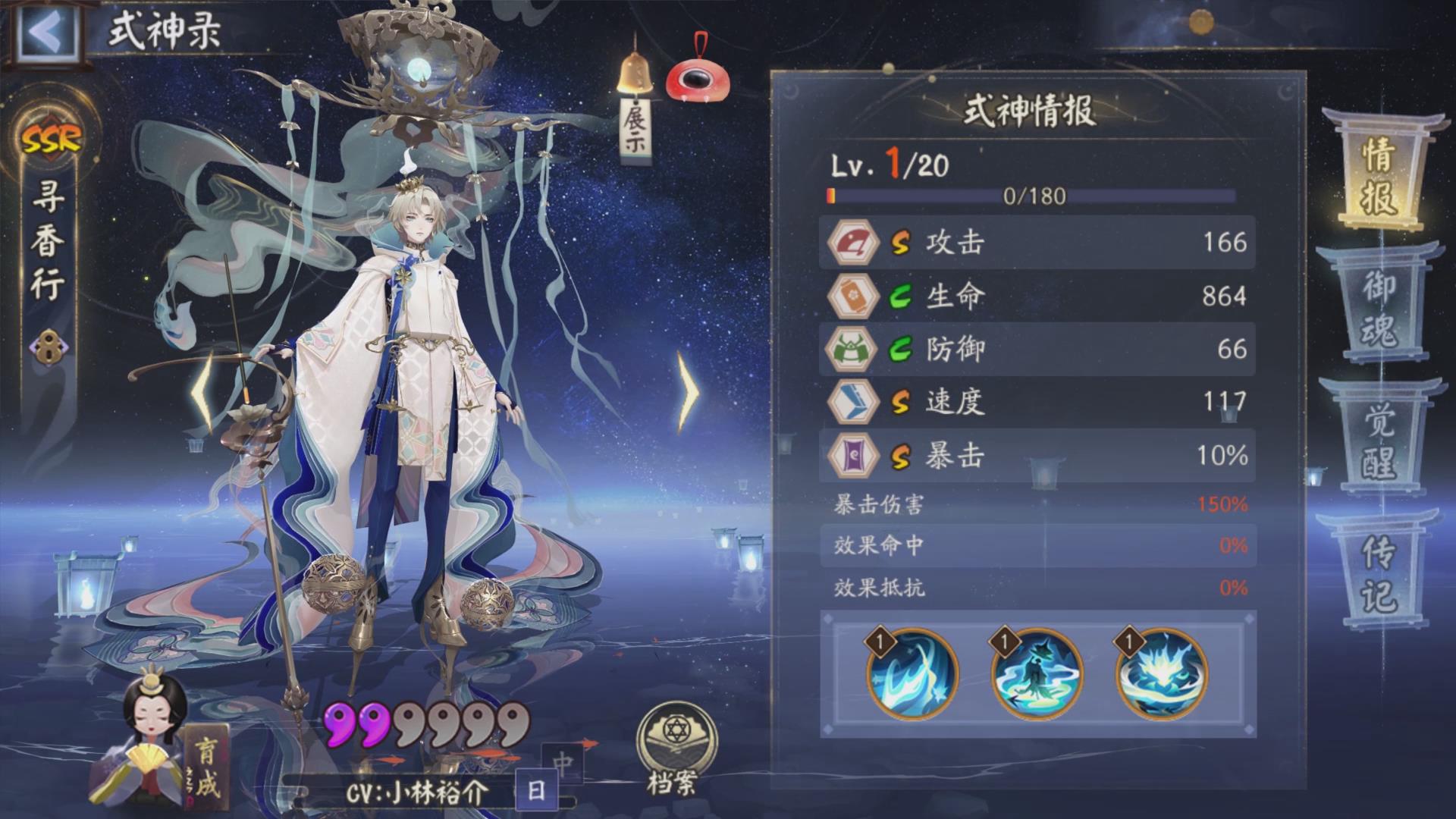Open the 御魂 soul tab
Screen dimensions: 1456x819
pyautogui.click(x=1379, y=307)
